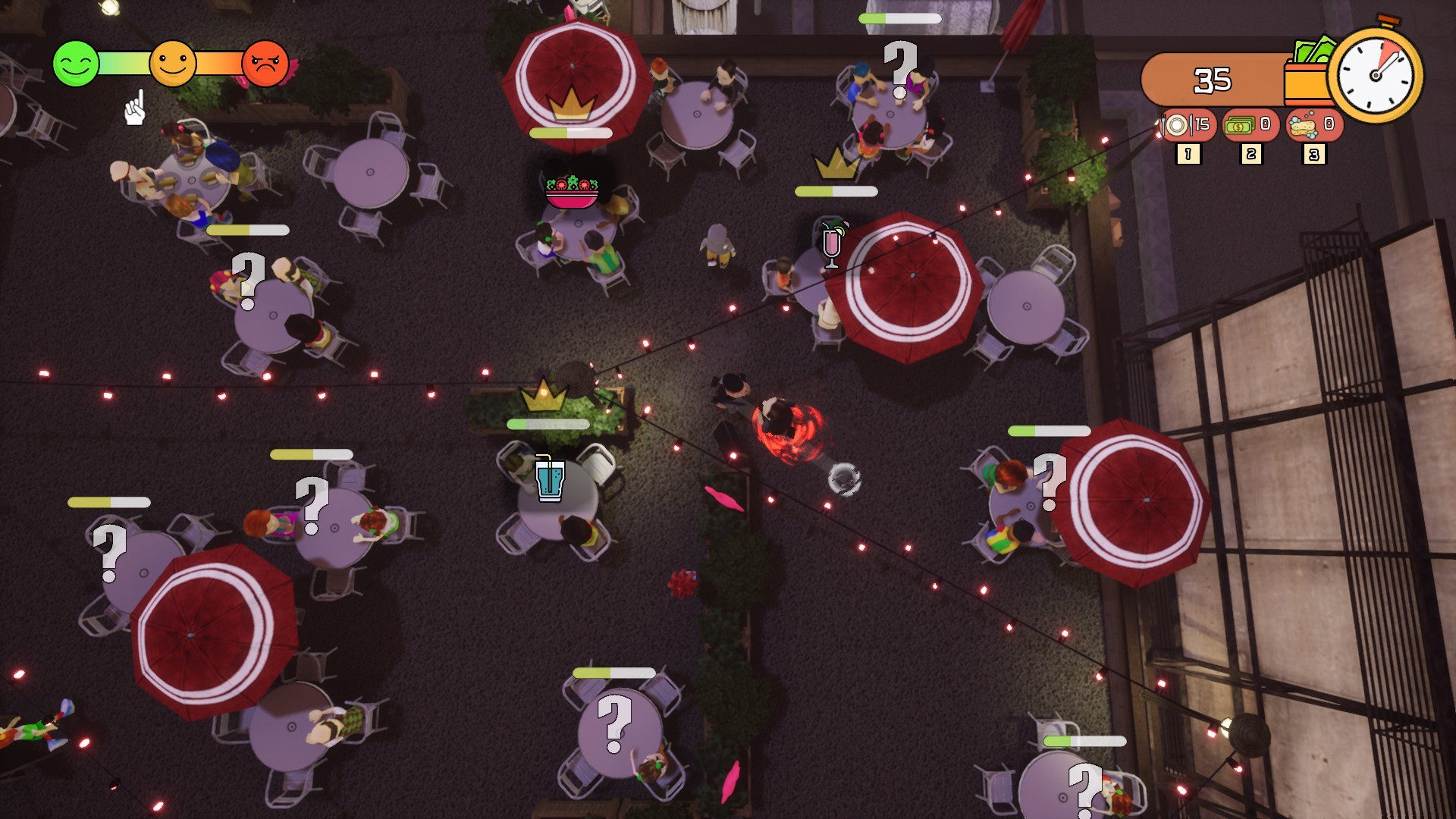Select the plate and cutlery serving slot
This screenshot has height=819, width=1456.
click(x=1187, y=125)
